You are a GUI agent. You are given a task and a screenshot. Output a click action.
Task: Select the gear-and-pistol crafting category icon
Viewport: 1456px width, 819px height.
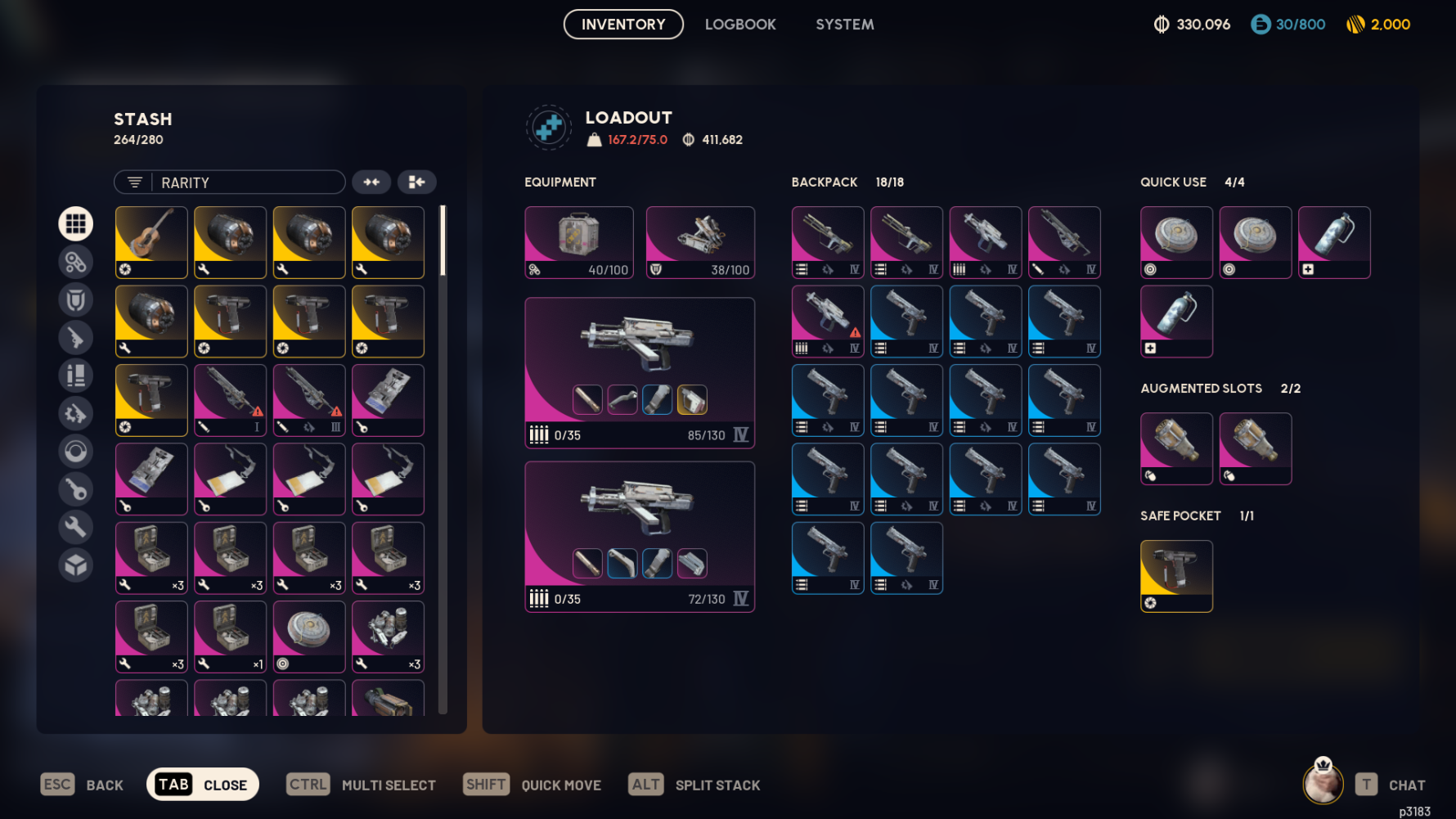[x=75, y=413]
